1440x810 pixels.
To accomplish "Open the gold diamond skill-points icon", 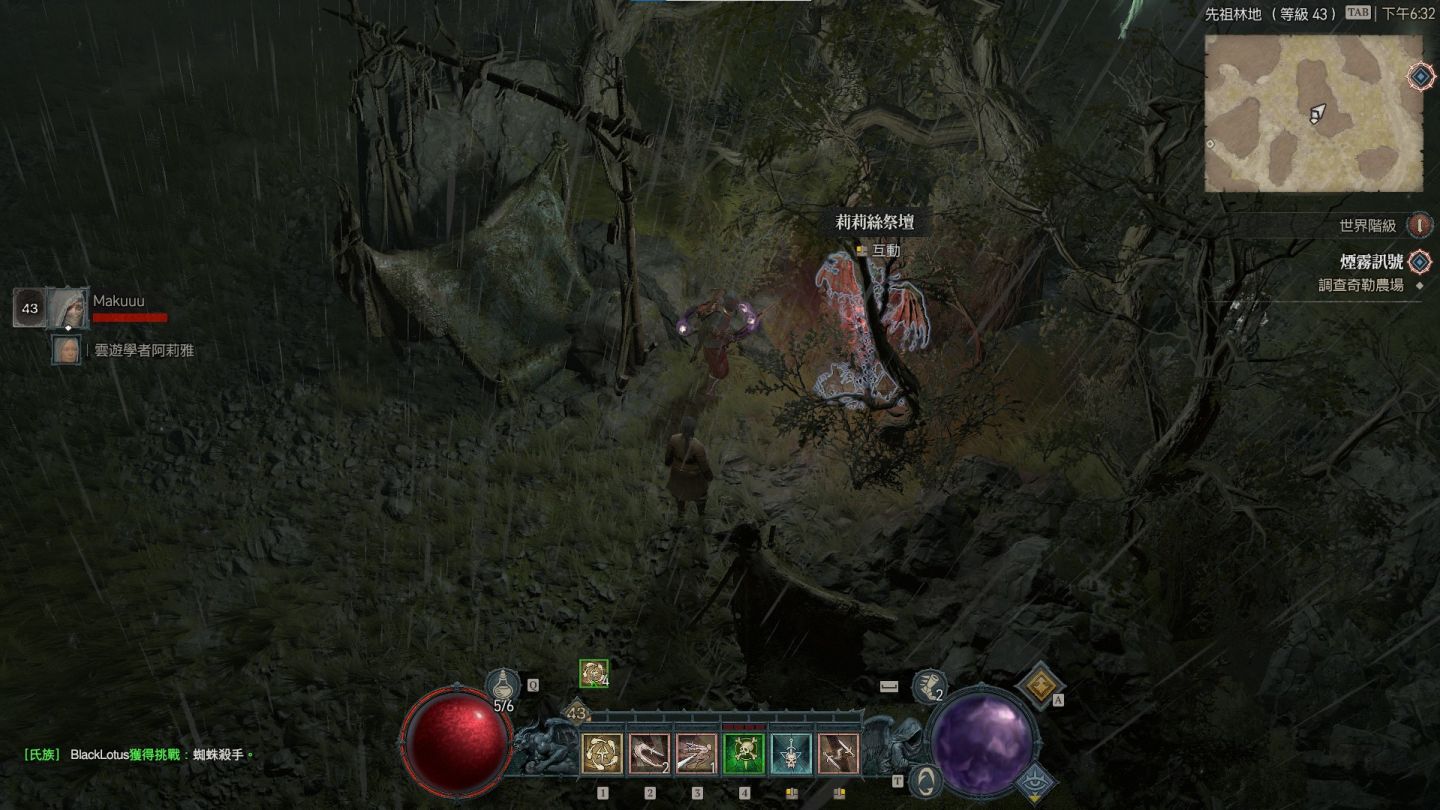I will tap(1040, 684).
